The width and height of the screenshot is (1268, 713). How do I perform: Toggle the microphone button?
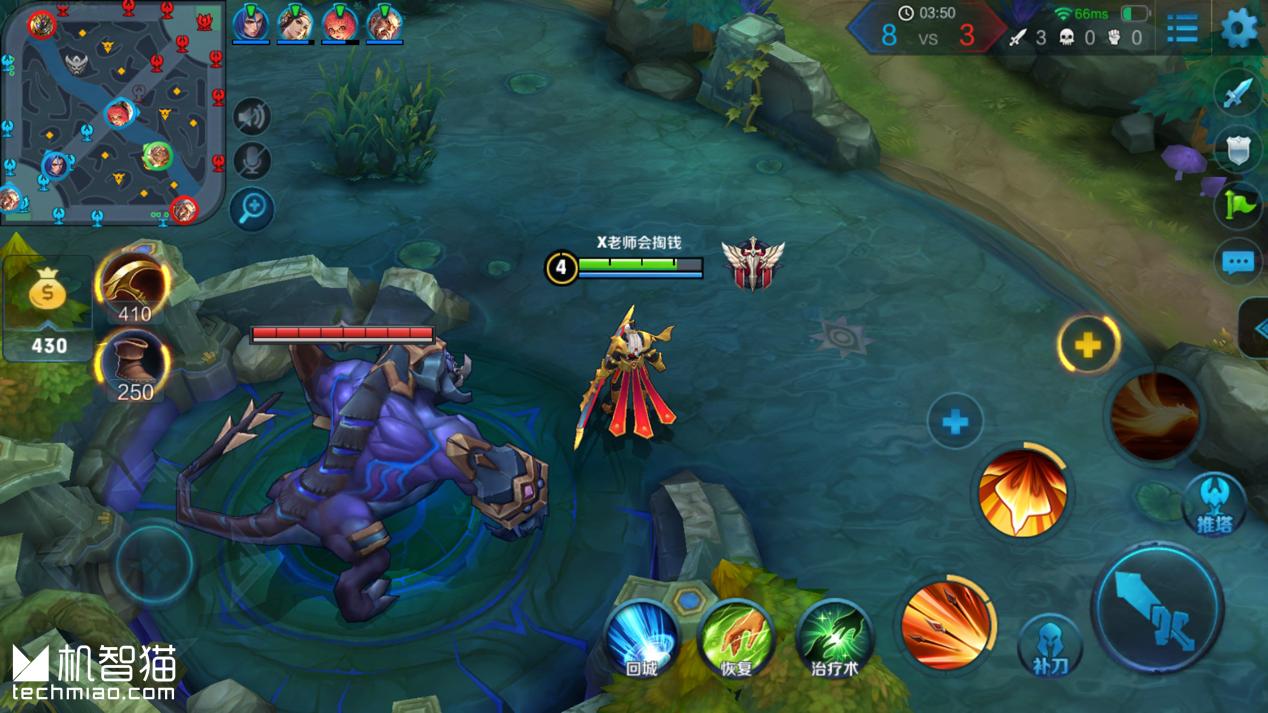pos(253,161)
